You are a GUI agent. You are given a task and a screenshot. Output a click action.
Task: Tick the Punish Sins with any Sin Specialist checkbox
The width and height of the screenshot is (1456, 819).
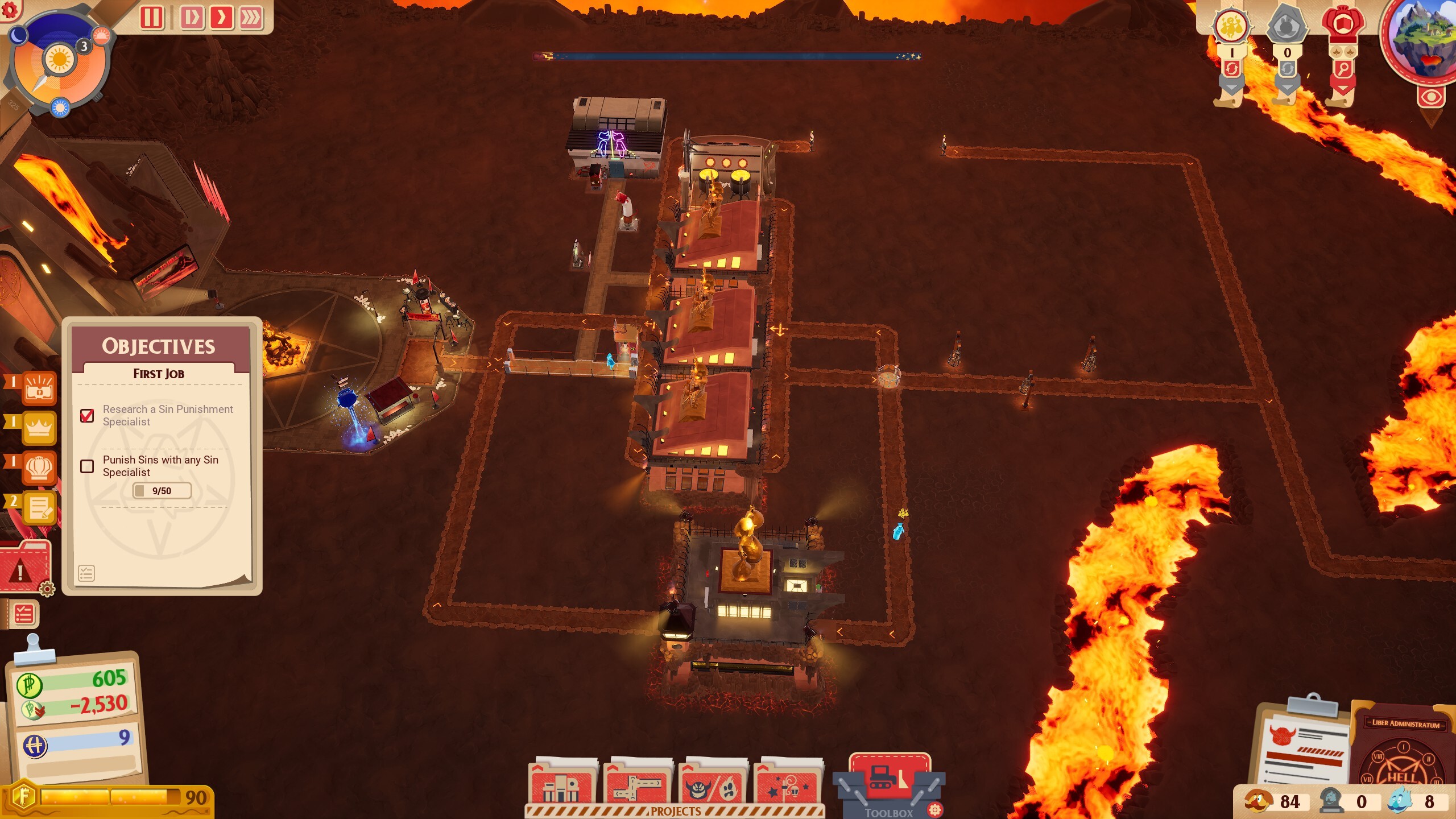point(87,466)
